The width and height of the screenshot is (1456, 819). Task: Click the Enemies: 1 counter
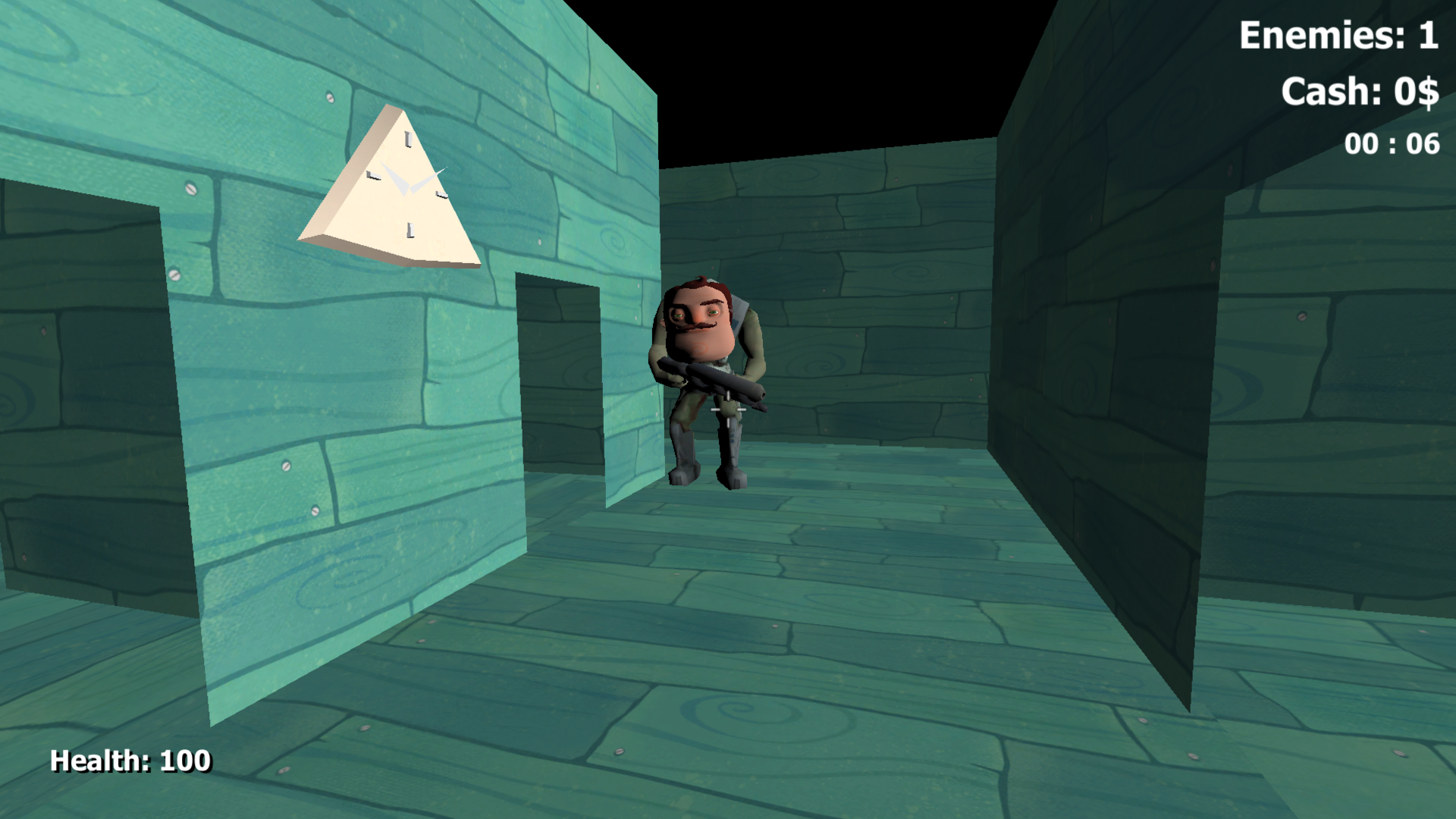[1341, 34]
